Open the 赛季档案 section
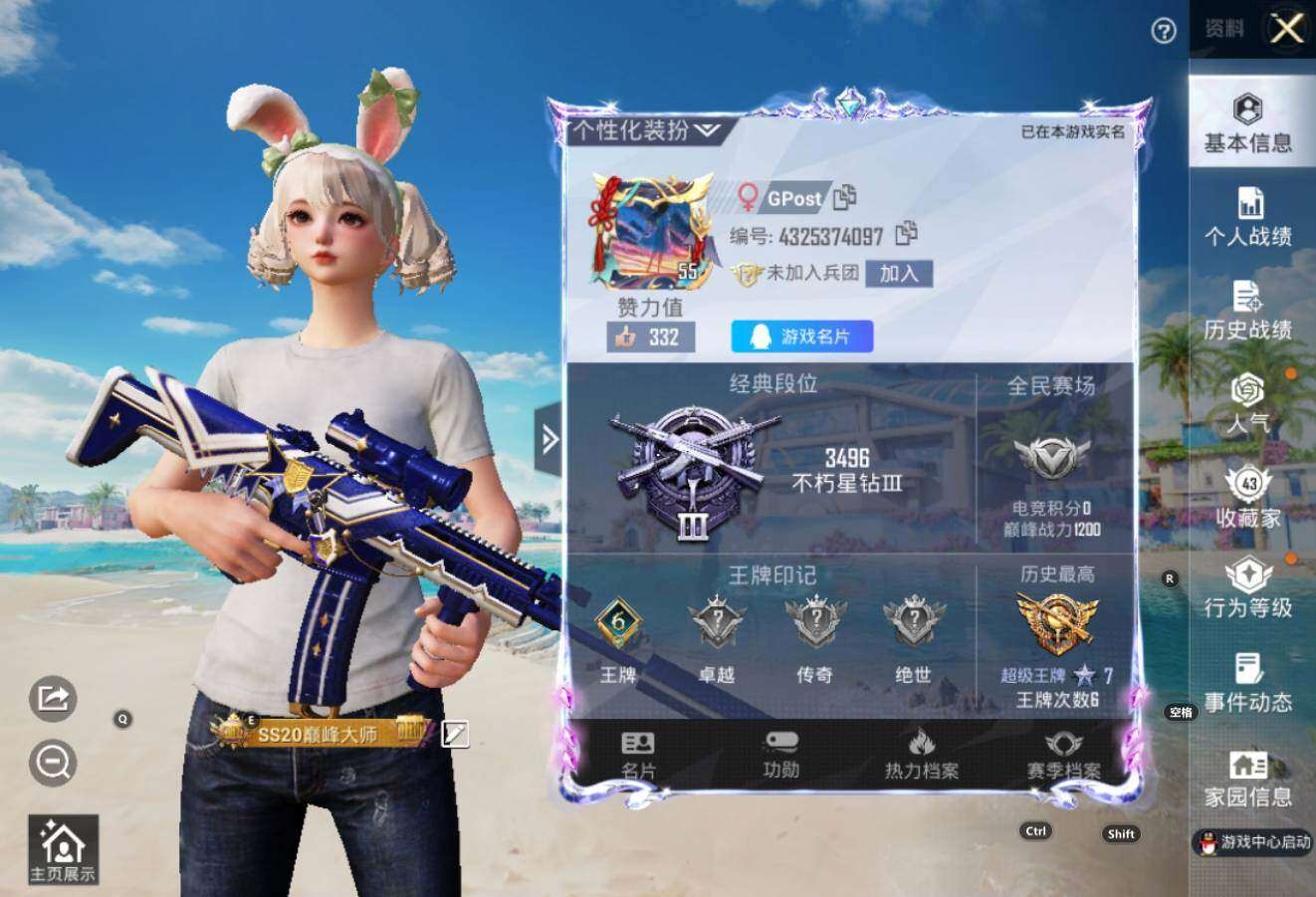The width and height of the screenshot is (1316, 897). (1063, 756)
